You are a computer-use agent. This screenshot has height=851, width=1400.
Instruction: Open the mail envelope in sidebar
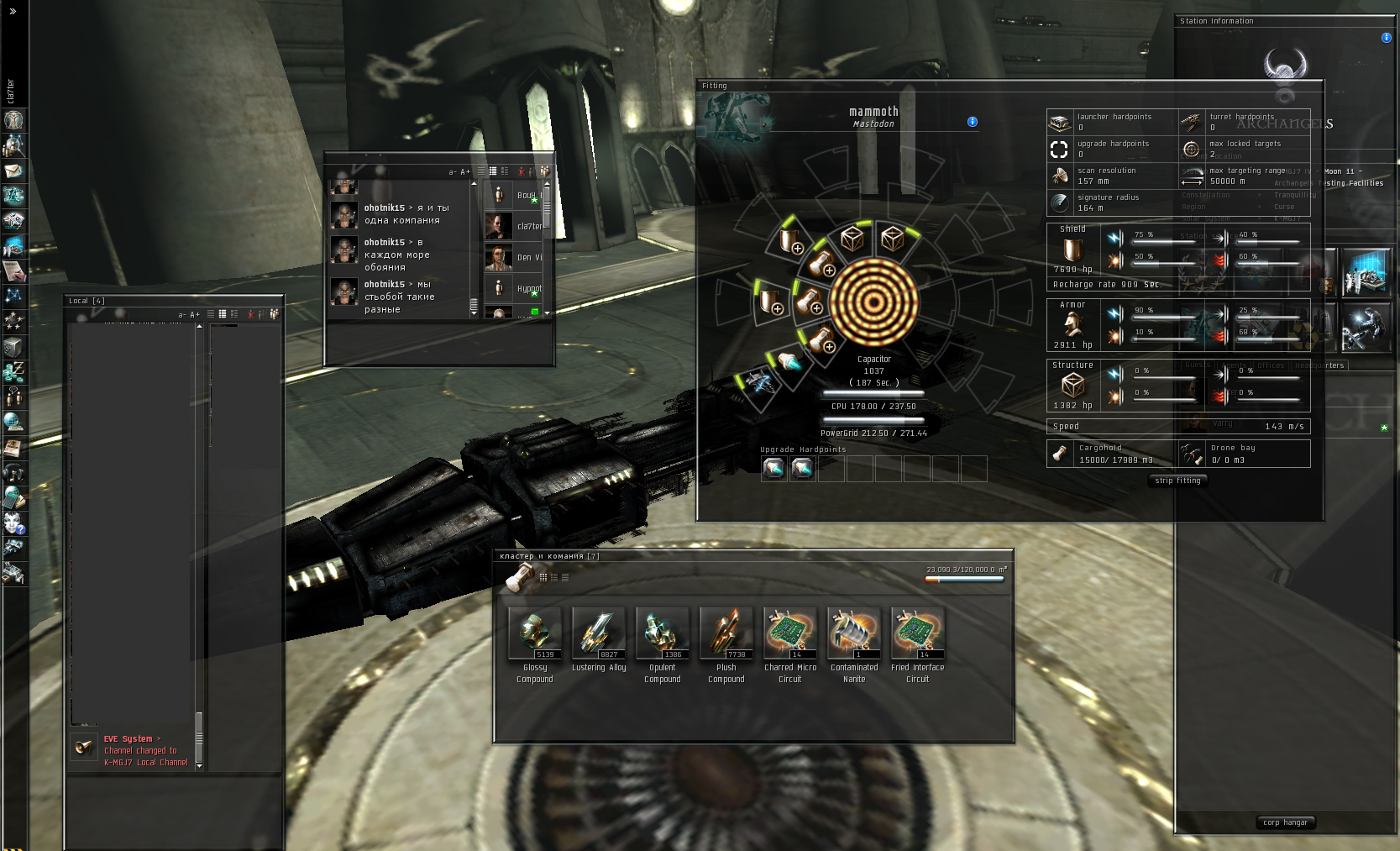pos(13,171)
